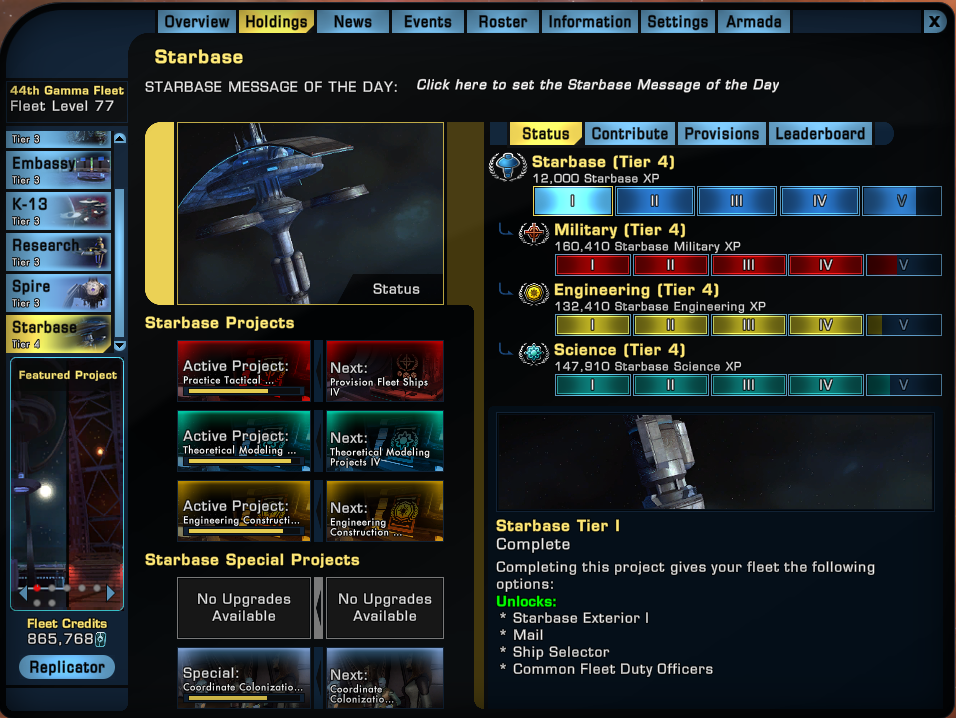Set the Starbase Message of the Day

point(597,85)
